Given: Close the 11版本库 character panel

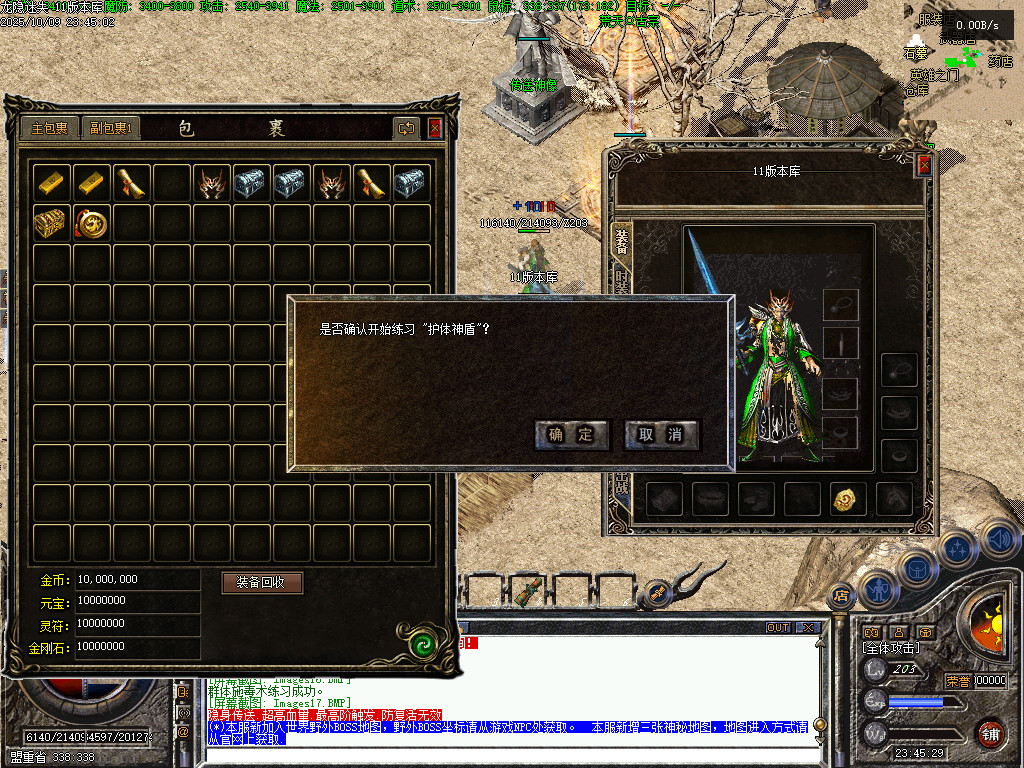Looking at the screenshot, I should 924,166.
